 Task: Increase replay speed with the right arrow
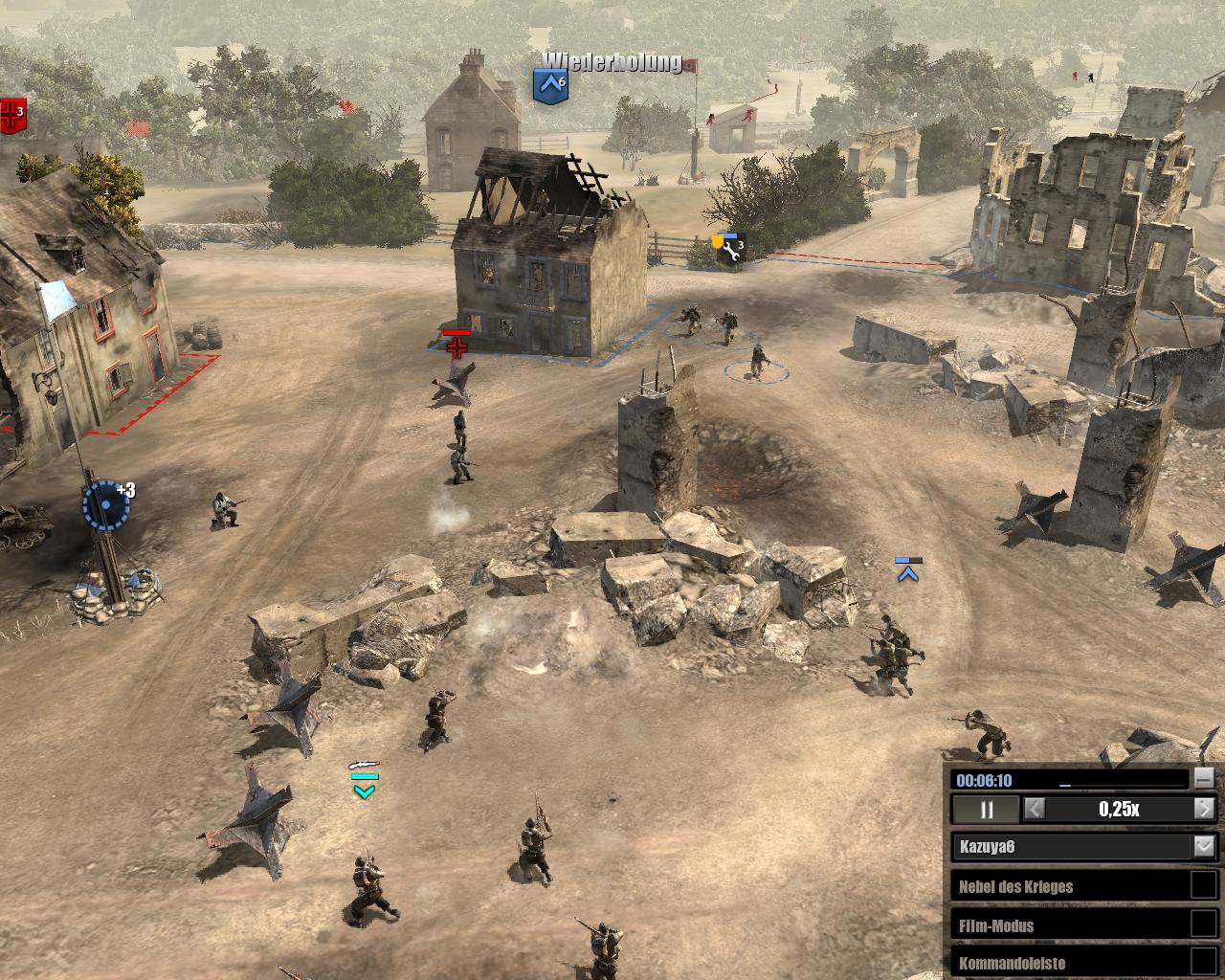(1204, 810)
